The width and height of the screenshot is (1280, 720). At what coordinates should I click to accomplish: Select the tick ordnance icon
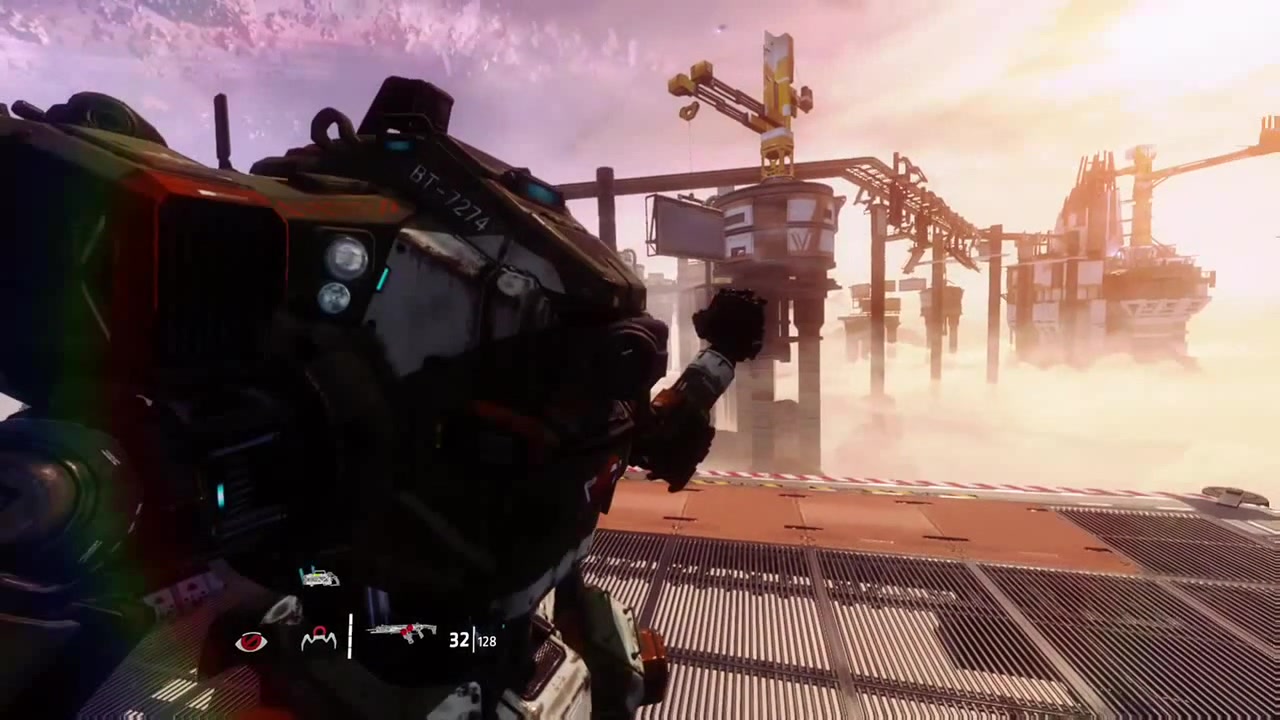point(319,640)
